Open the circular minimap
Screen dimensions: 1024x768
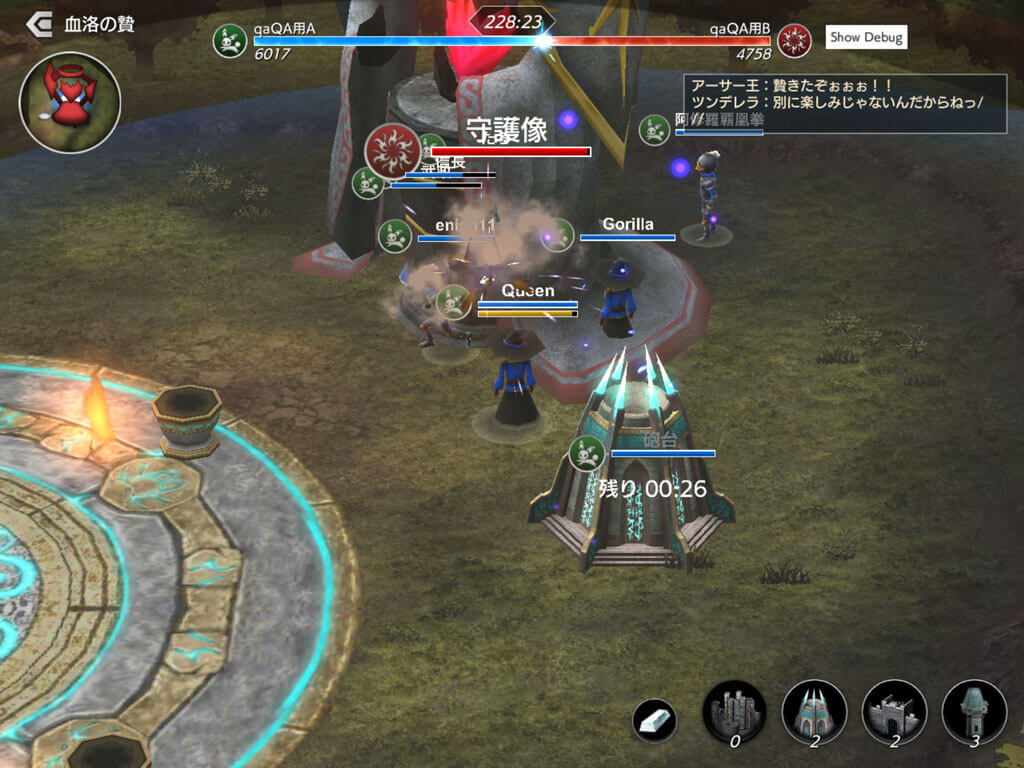pyautogui.click(x=69, y=102)
